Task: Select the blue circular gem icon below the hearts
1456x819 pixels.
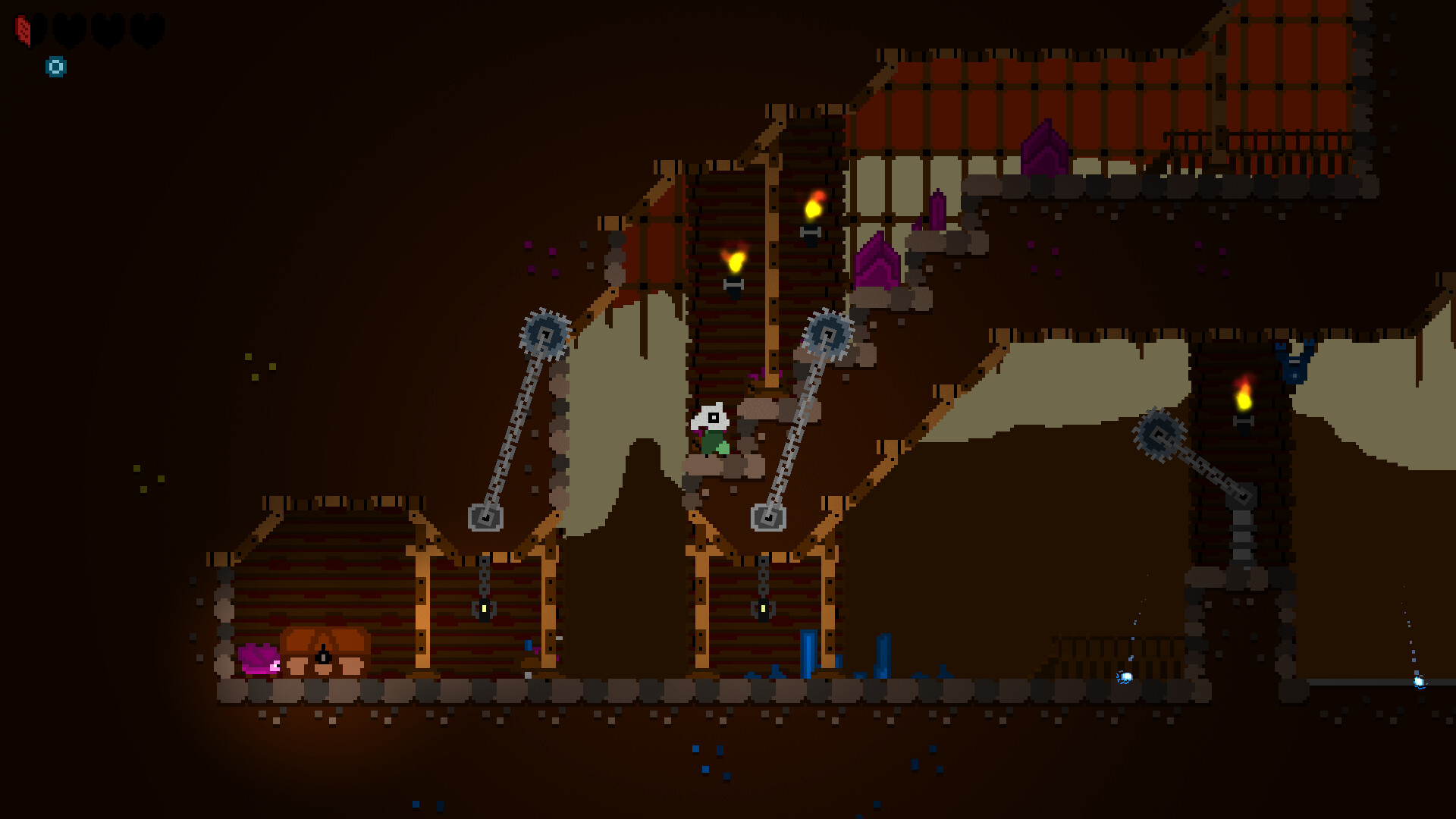Action: [55, 66]
